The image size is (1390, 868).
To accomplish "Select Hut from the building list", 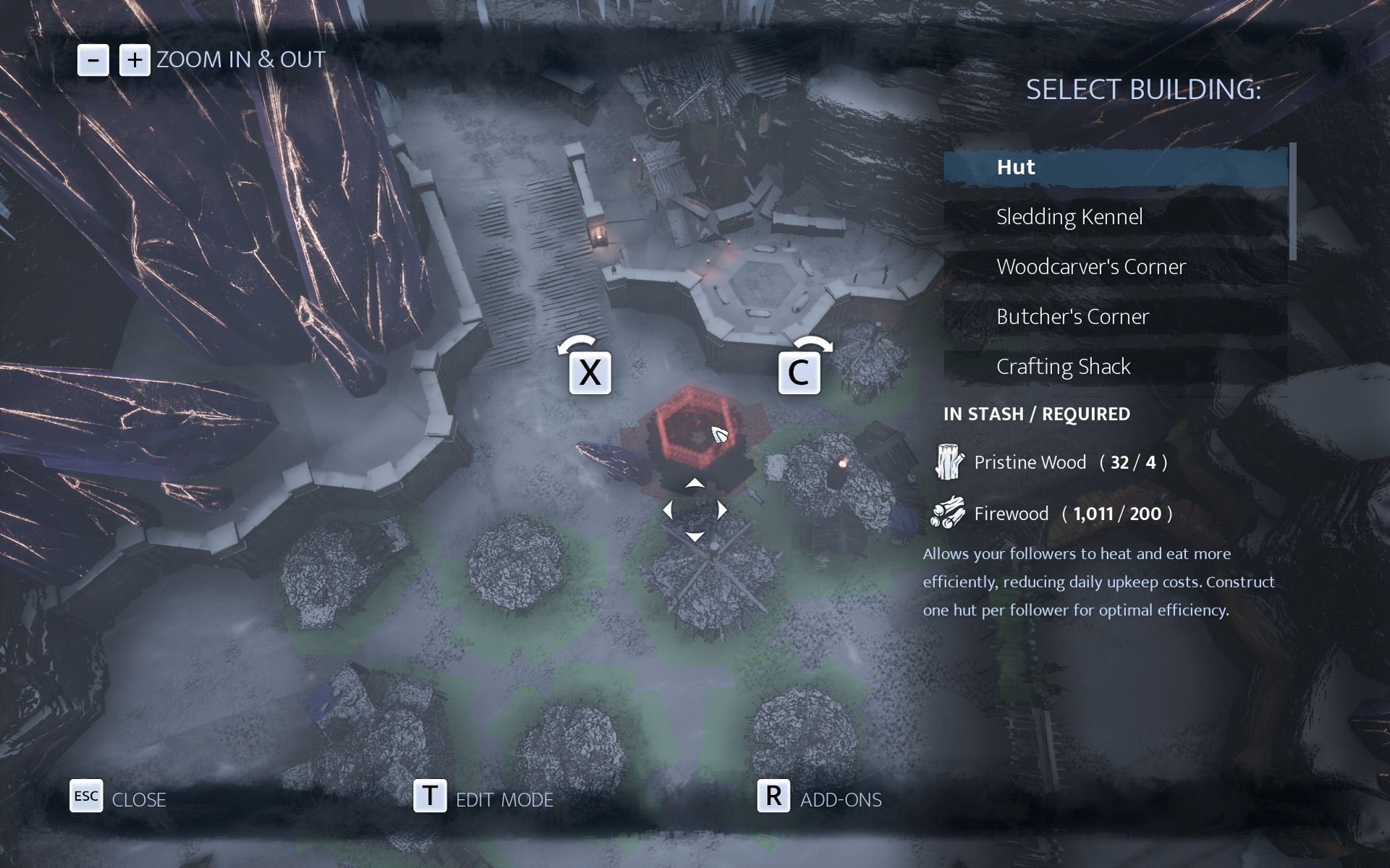I will pyautogui.click(x=1114, y=167).
